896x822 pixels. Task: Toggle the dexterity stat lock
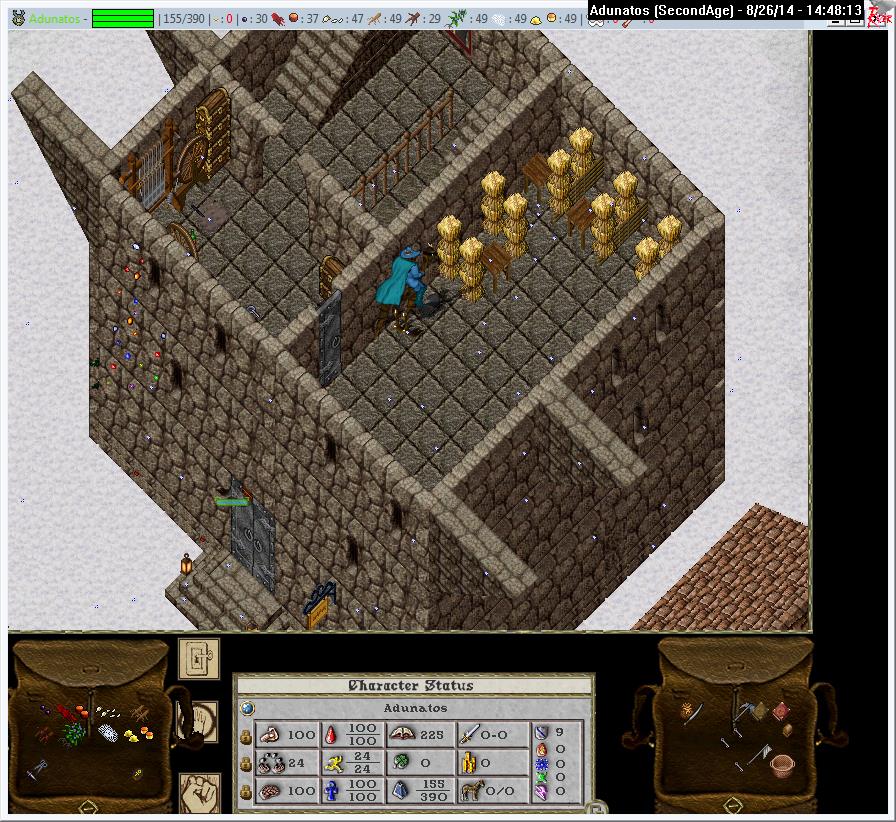246,764
